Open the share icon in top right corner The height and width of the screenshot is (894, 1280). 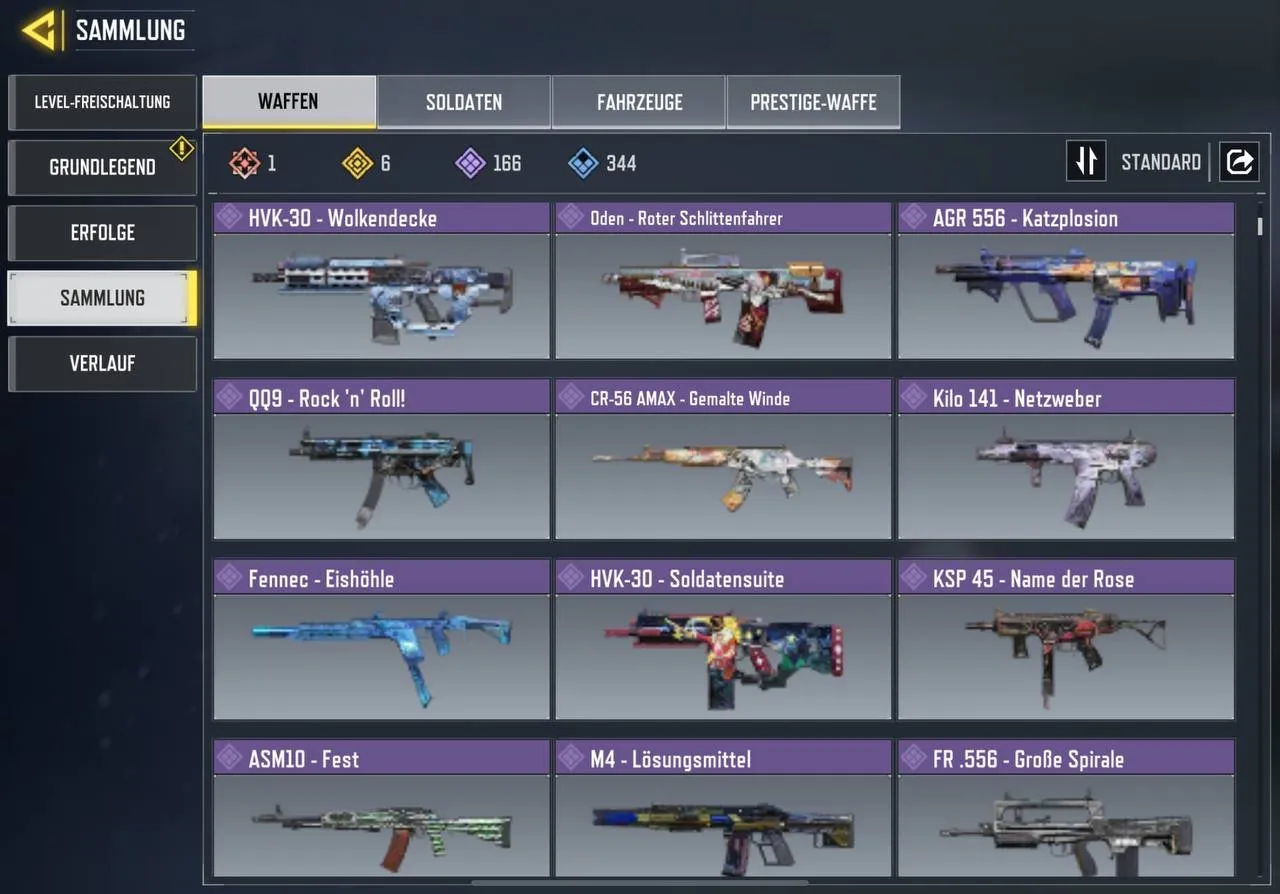point(1239,161)
